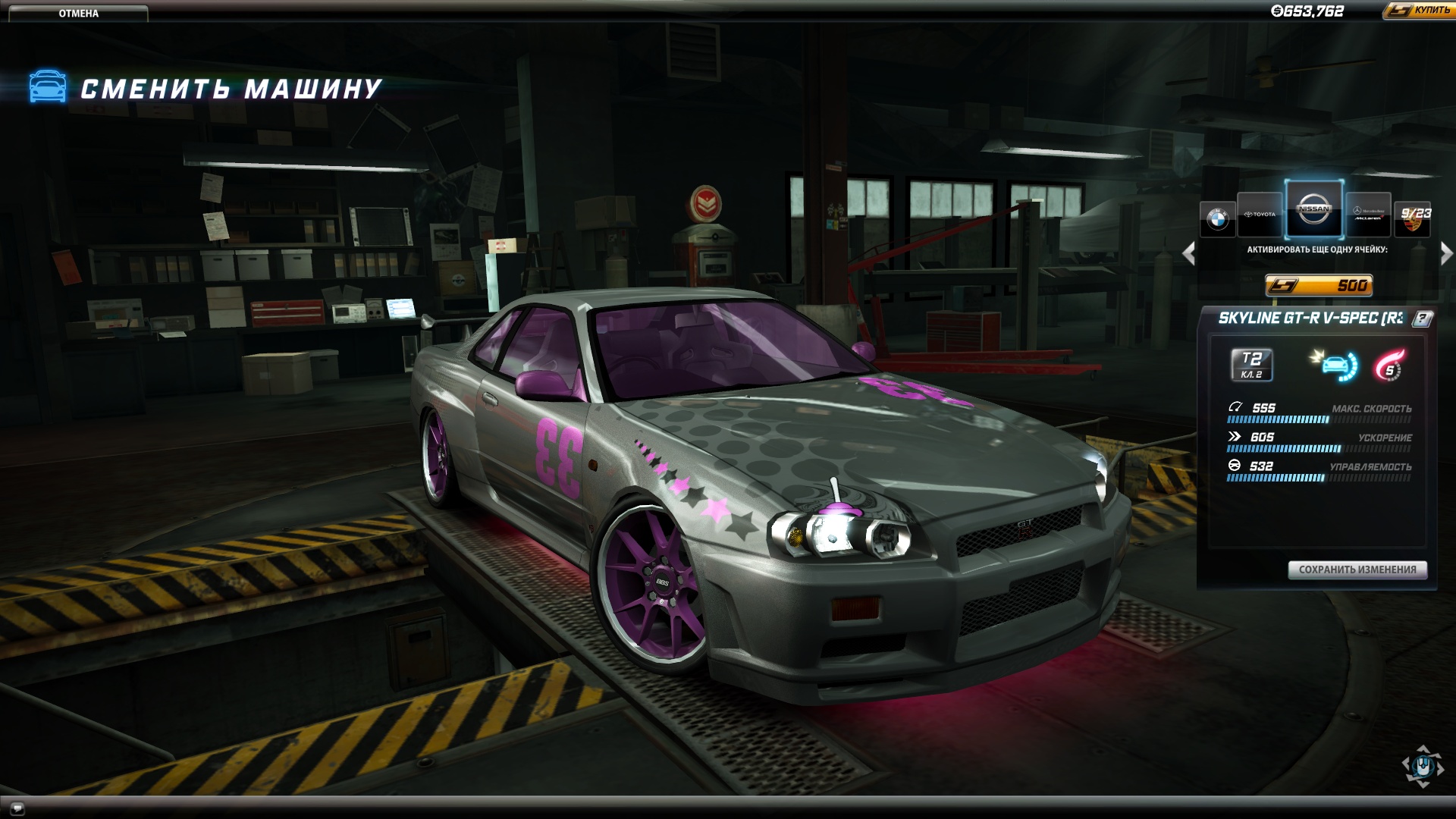Click the speedometer icon next to 555

tap(1235, 407)
